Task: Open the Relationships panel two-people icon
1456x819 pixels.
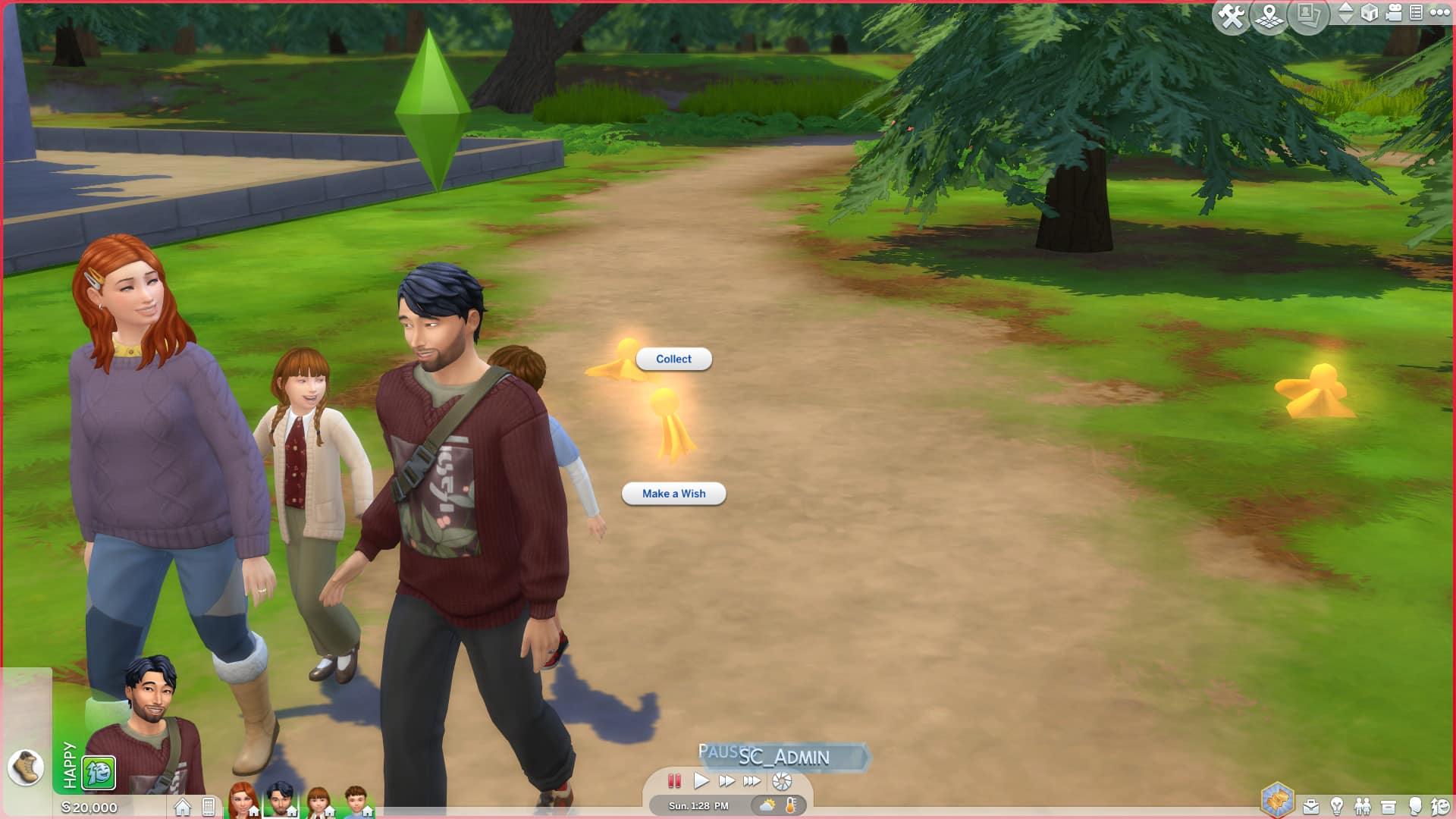Action: pyautogui.click(x=1363, y=807)
